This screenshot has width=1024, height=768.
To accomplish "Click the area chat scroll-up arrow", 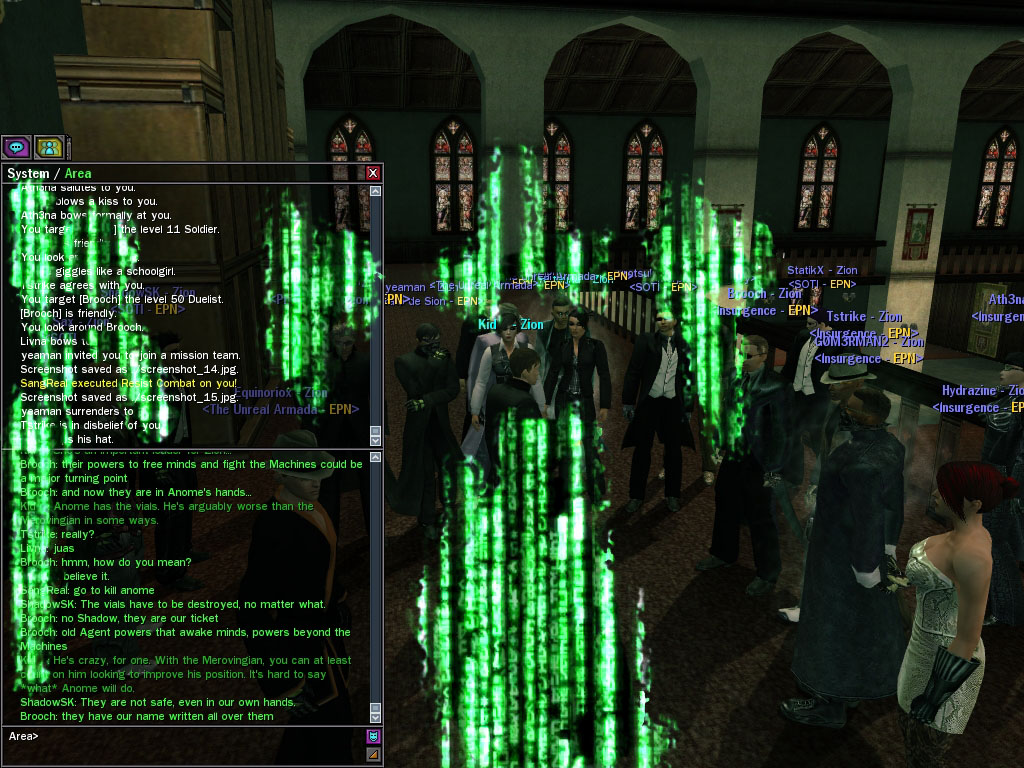I will (375, 458).
